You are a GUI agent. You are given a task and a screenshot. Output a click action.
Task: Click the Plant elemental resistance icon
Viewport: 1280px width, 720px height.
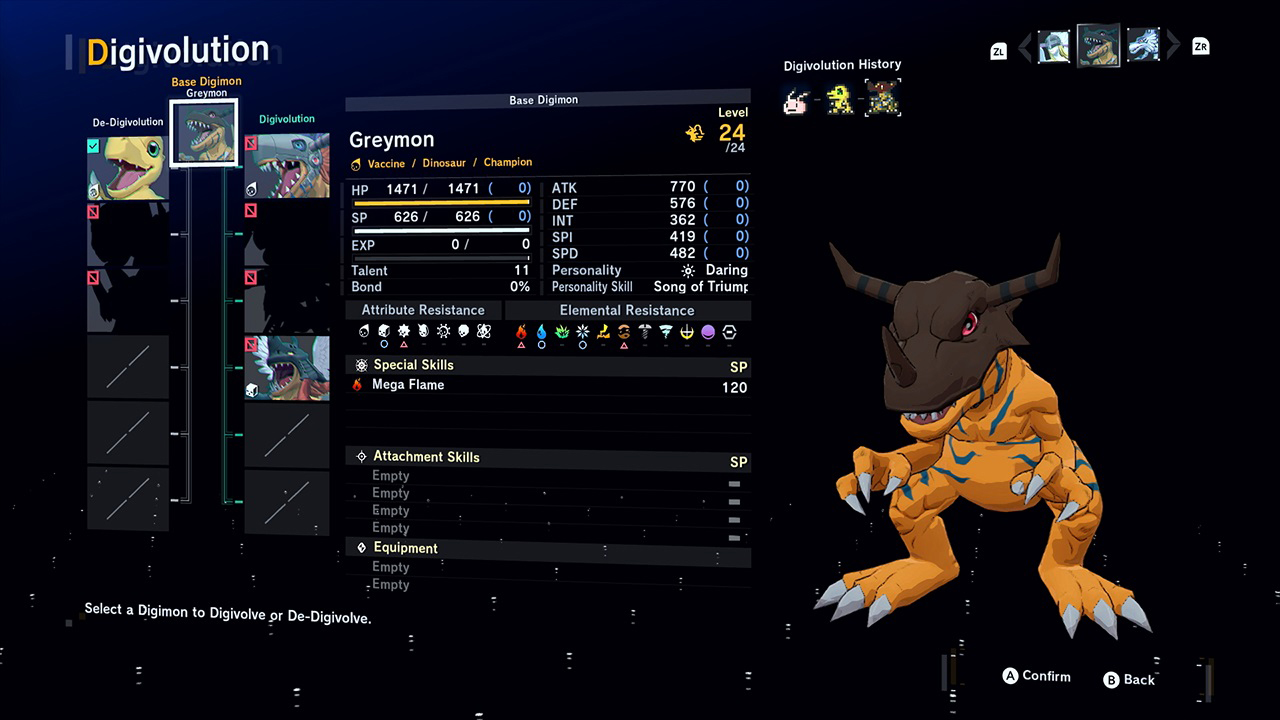pyautogui.click(x=560, y=331)
